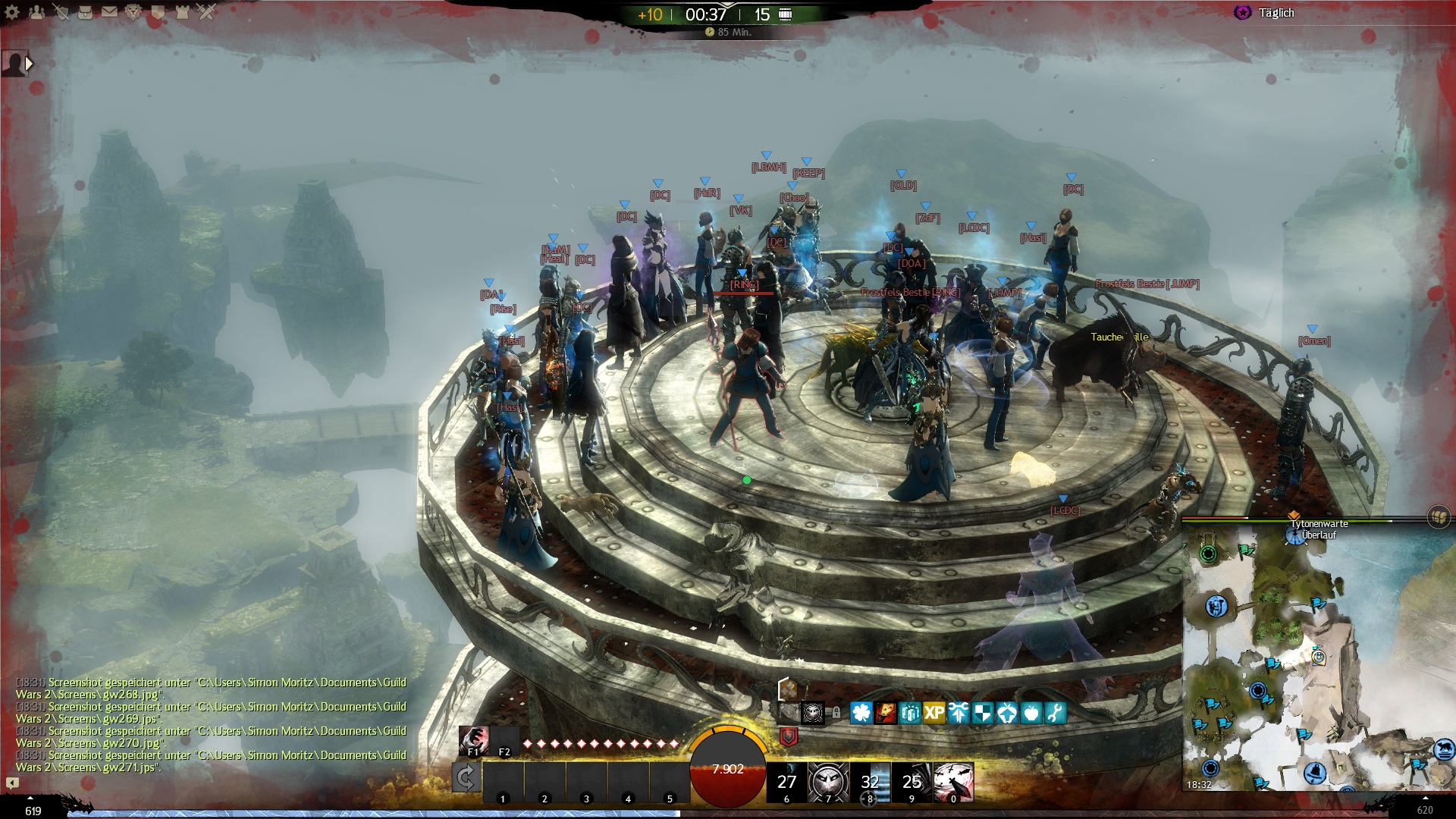Use the elite skill in slot 0

pyautogui.click(x=953, y=782)
